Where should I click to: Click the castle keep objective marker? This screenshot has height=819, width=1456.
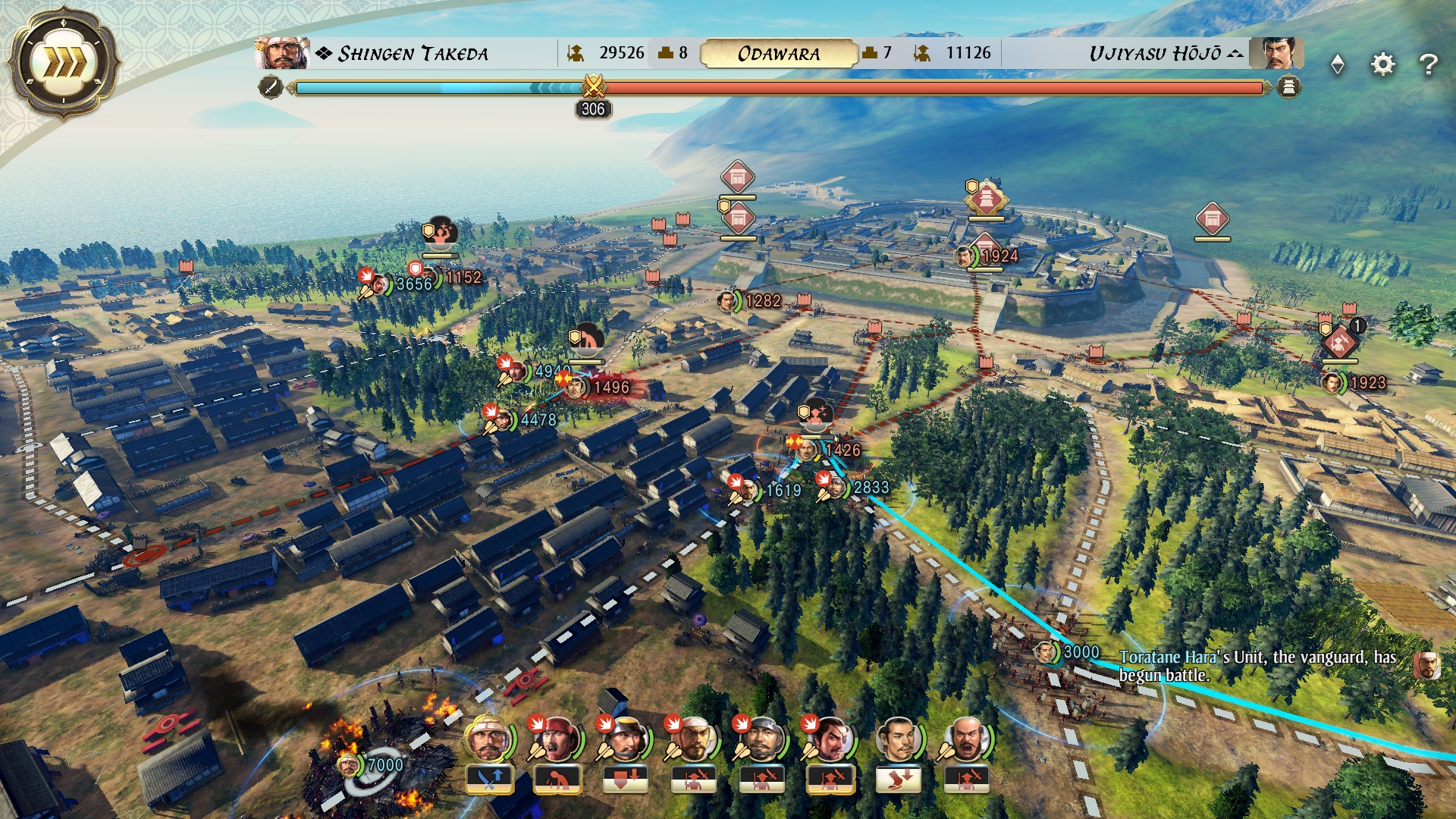coord(985,199)
